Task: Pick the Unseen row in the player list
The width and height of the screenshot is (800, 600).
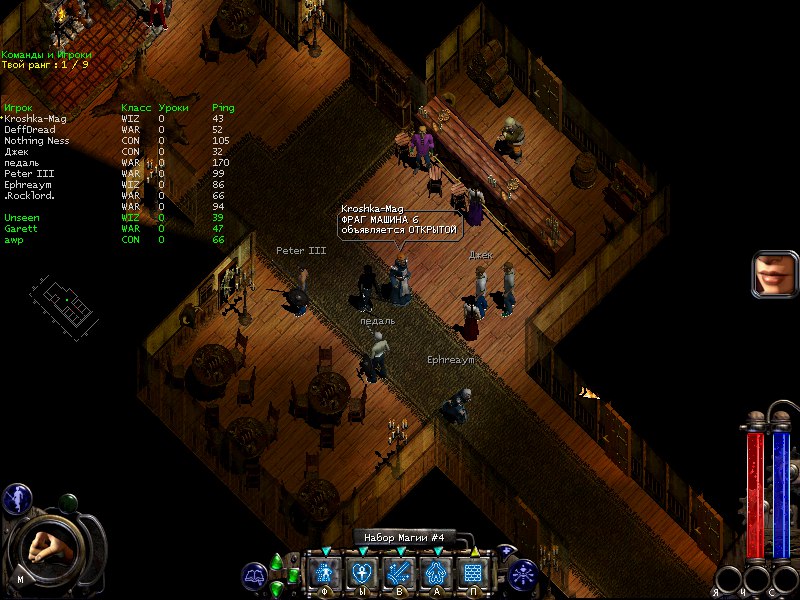Action: click(21, 217)
